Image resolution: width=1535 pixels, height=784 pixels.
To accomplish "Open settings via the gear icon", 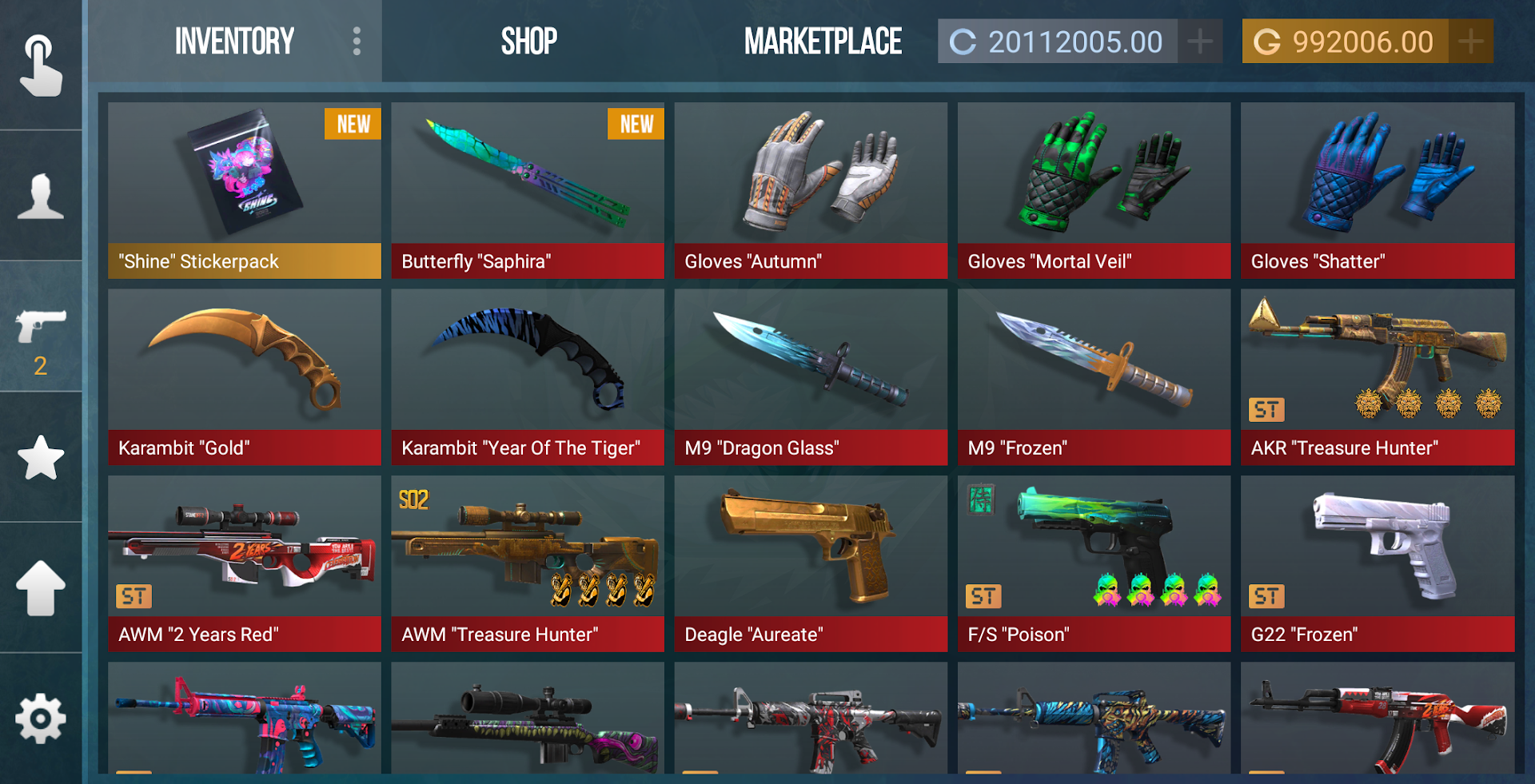I will [42, 718].
